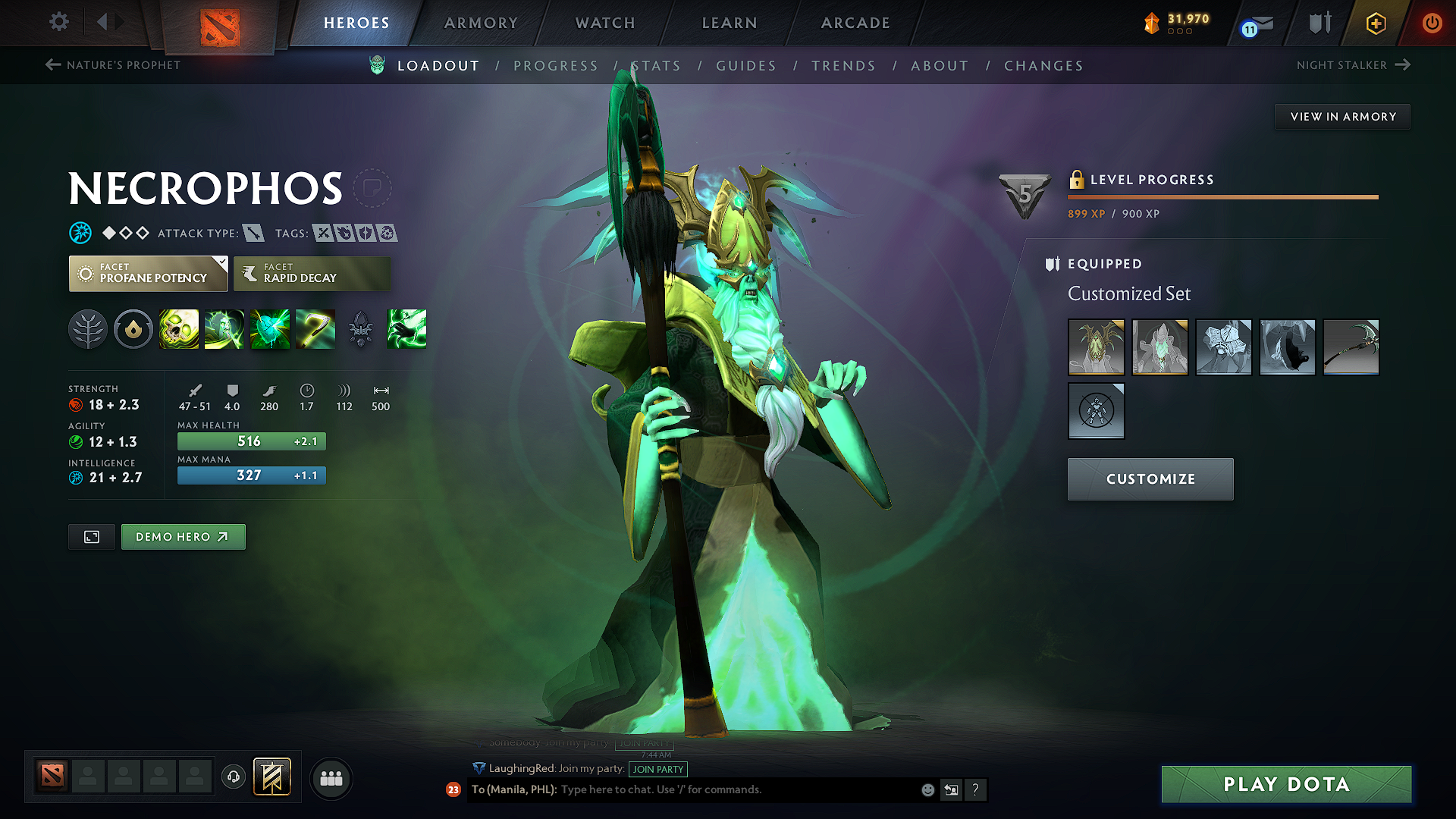Open the friends list icon beside the chat
Image resolution: width=1456 pixels, height=819 pixels.
(x=331, y=777)
